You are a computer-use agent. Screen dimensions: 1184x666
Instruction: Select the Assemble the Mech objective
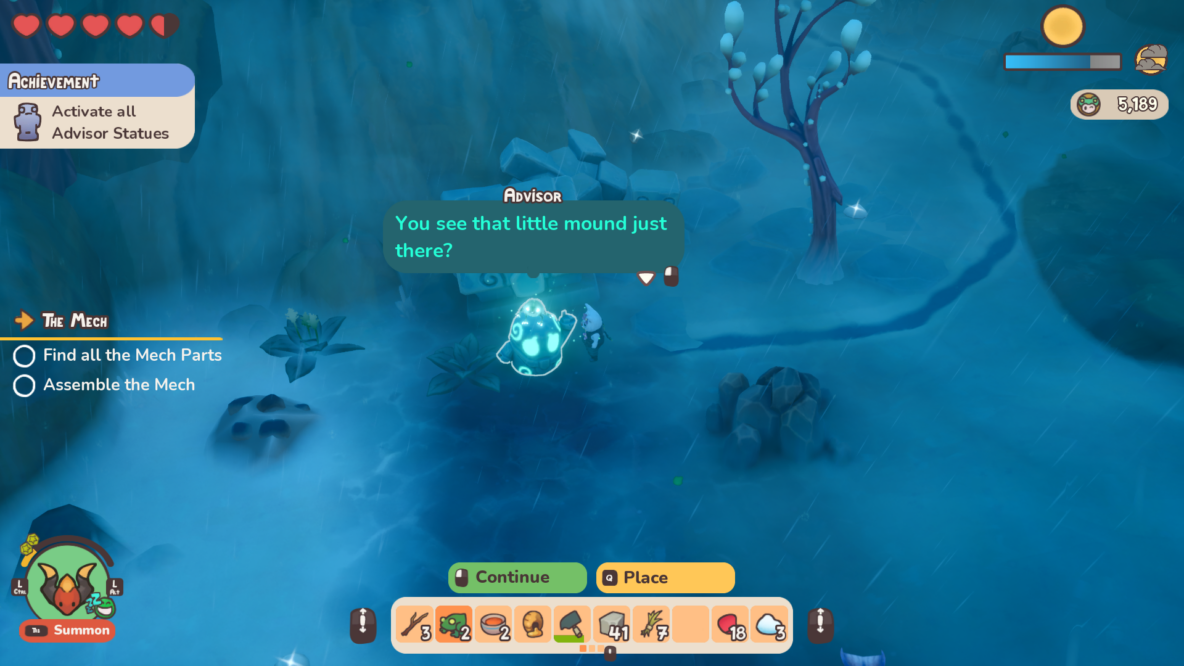(118, 385)
